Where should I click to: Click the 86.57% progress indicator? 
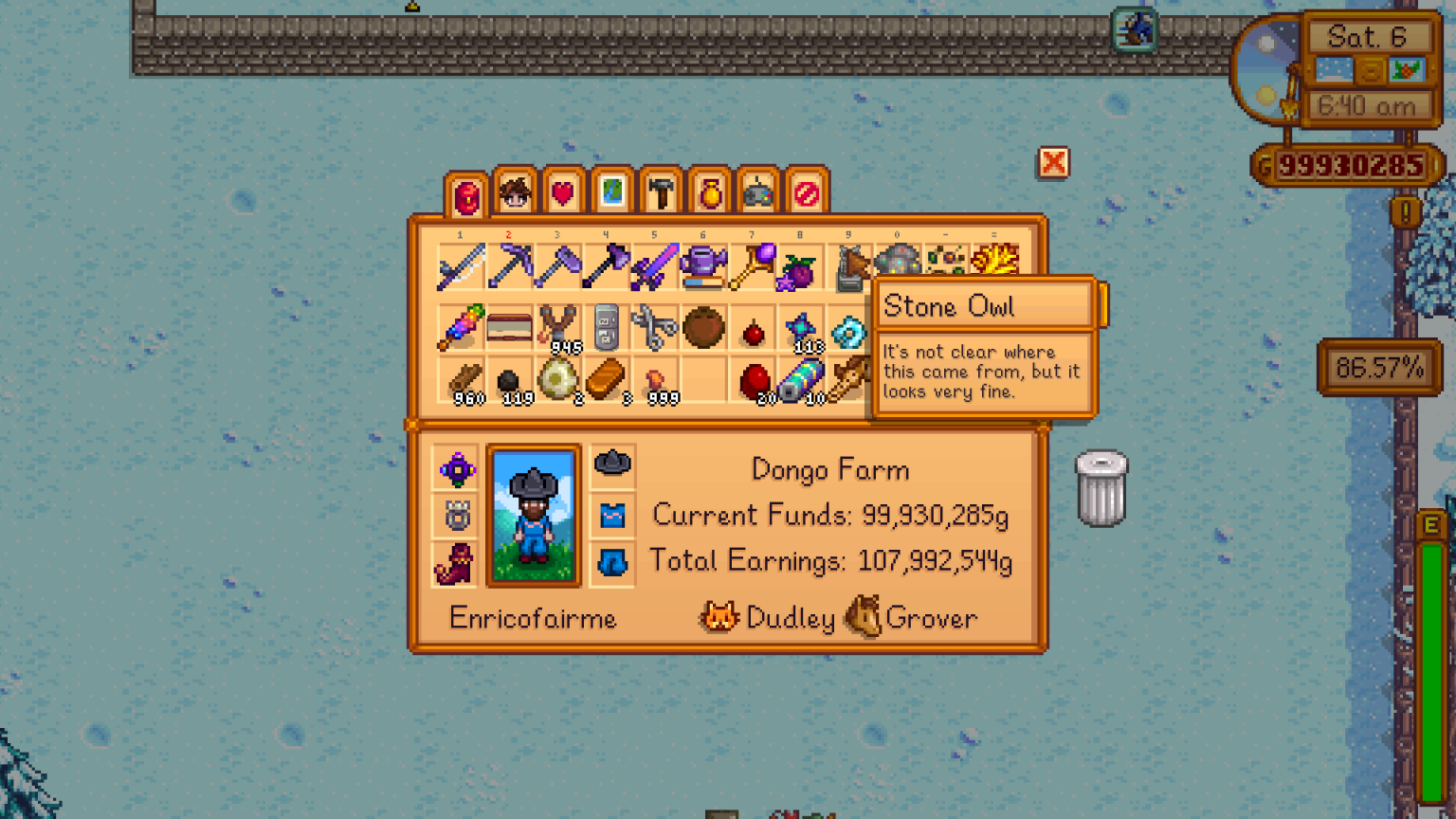(x=1379, y=368)
